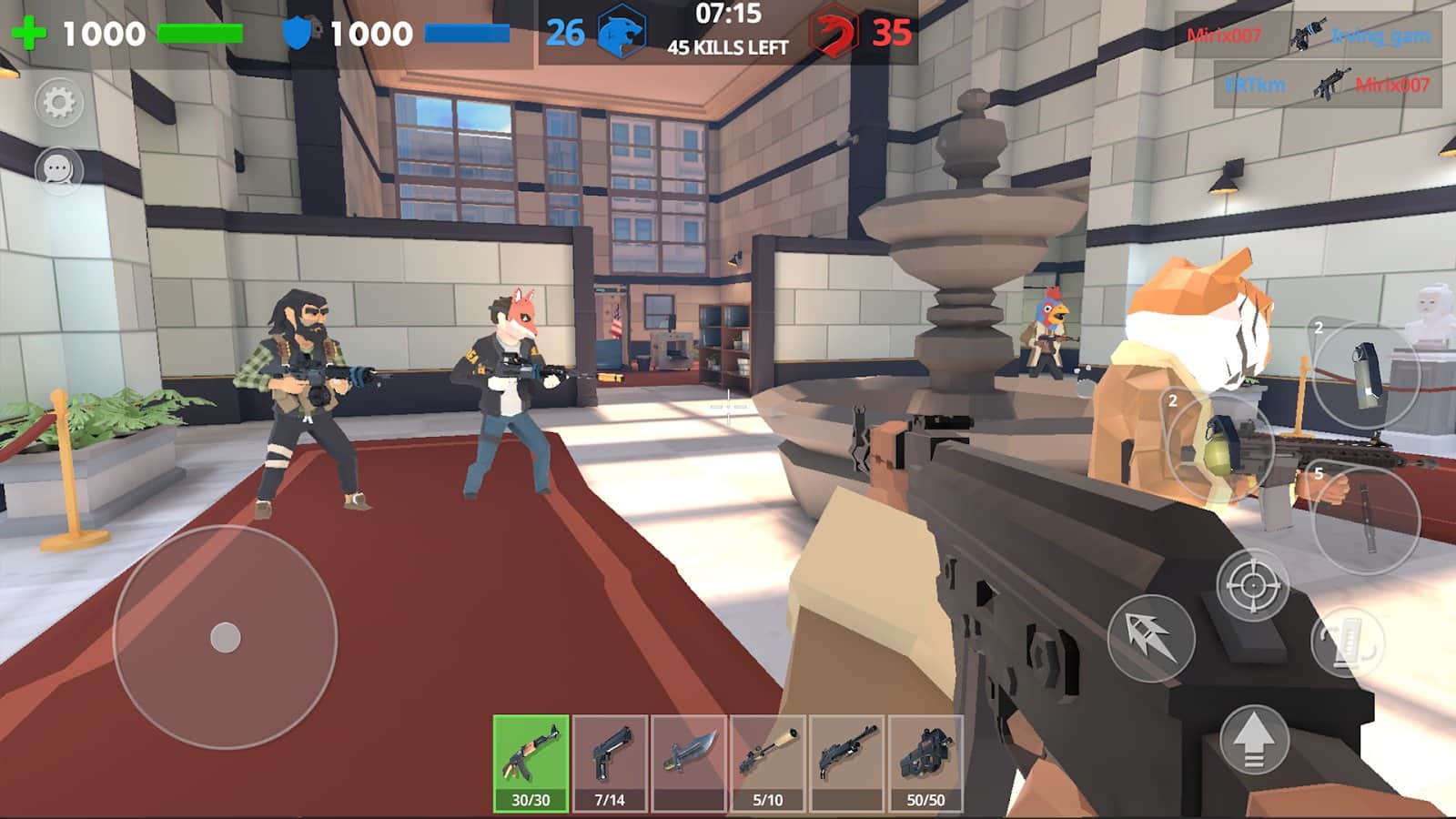Screen dimensions: 1456x819
Task: Choose the sniper rifle with 5/10 ammo
Action: point(768,763)
